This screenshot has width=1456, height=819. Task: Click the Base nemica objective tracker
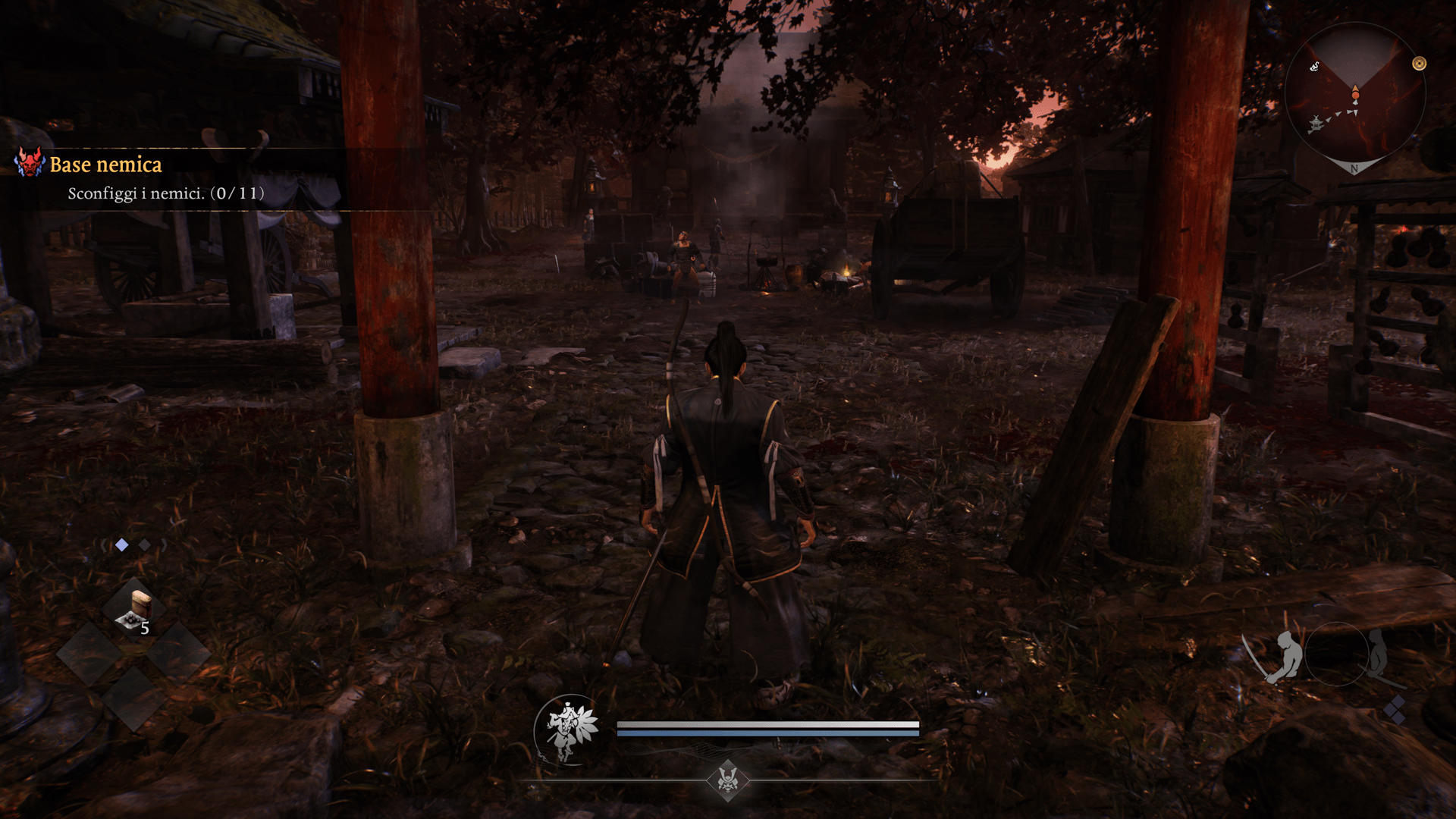[105, 165]
